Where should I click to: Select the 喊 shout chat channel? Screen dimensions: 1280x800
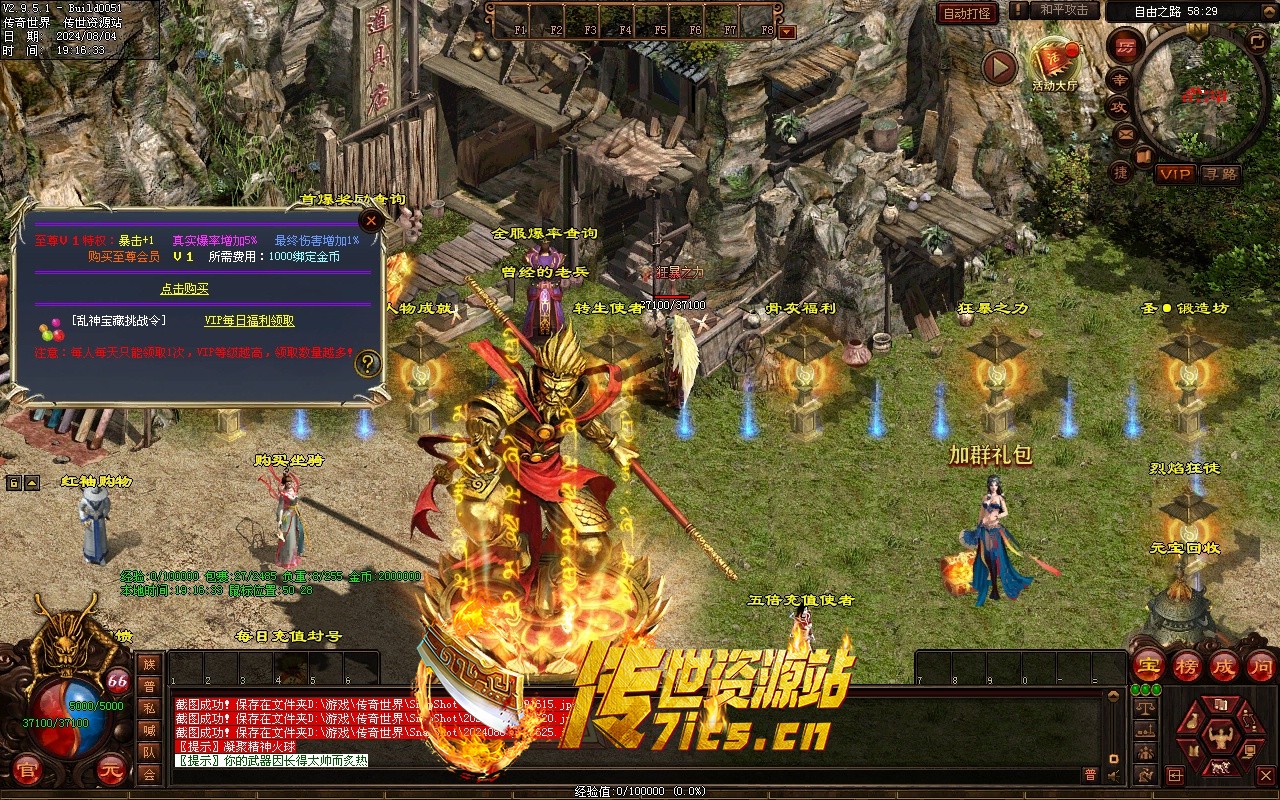coord(149,730)
